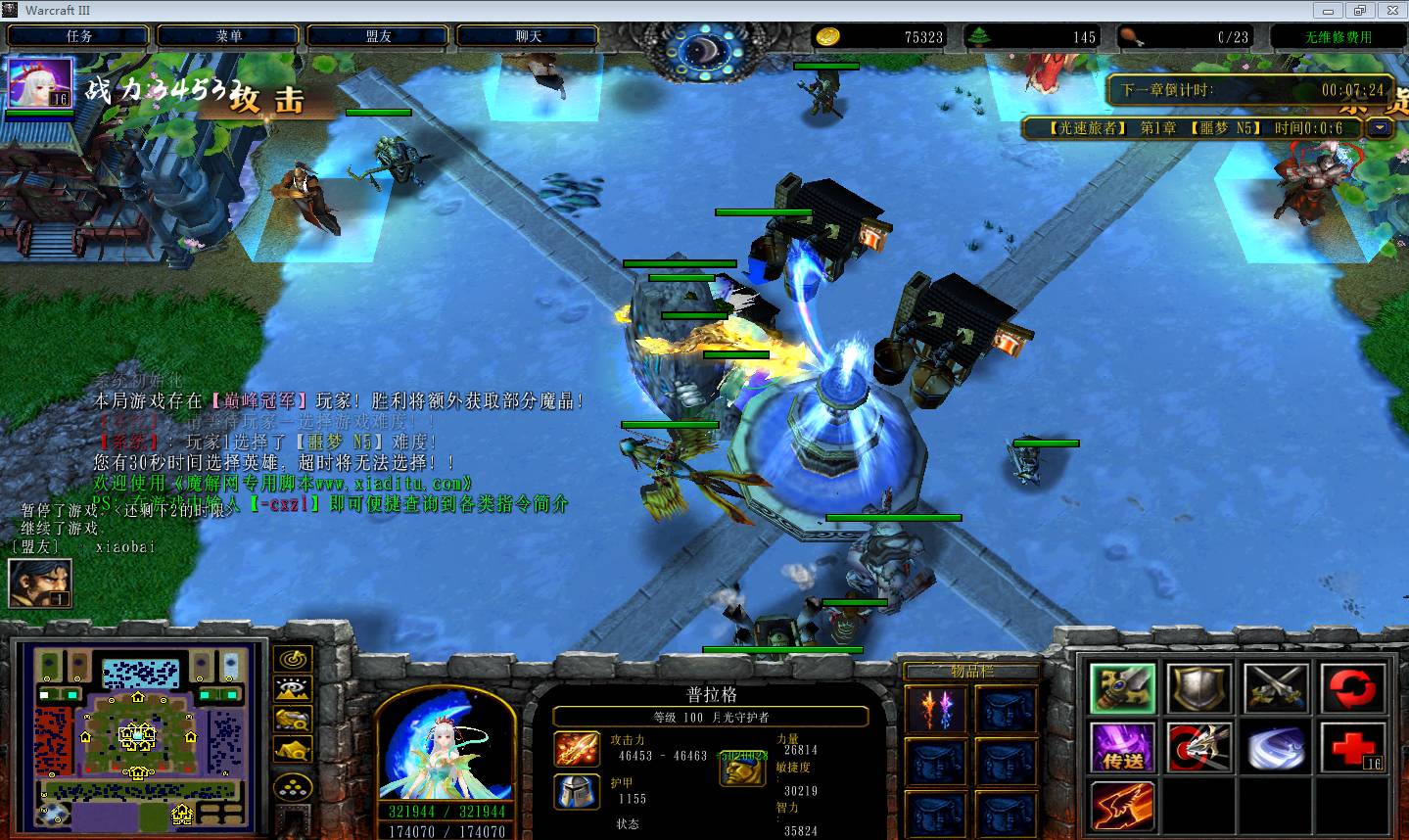The height and width of the screenshot is (840, 1409).
Task: Open the red cross hero skills menu
Action: [1352, 748]
